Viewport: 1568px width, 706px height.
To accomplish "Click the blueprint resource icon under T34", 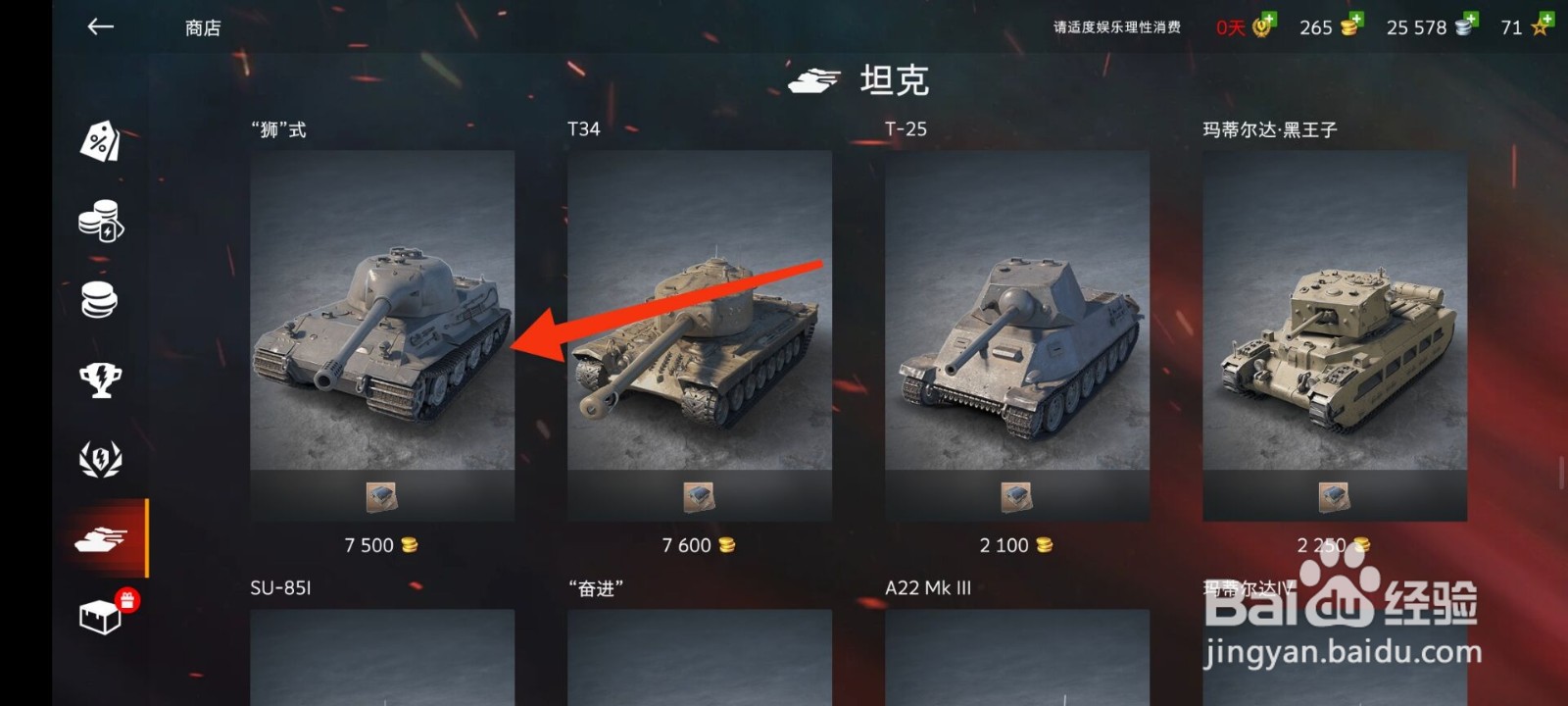I will point(699,495).
